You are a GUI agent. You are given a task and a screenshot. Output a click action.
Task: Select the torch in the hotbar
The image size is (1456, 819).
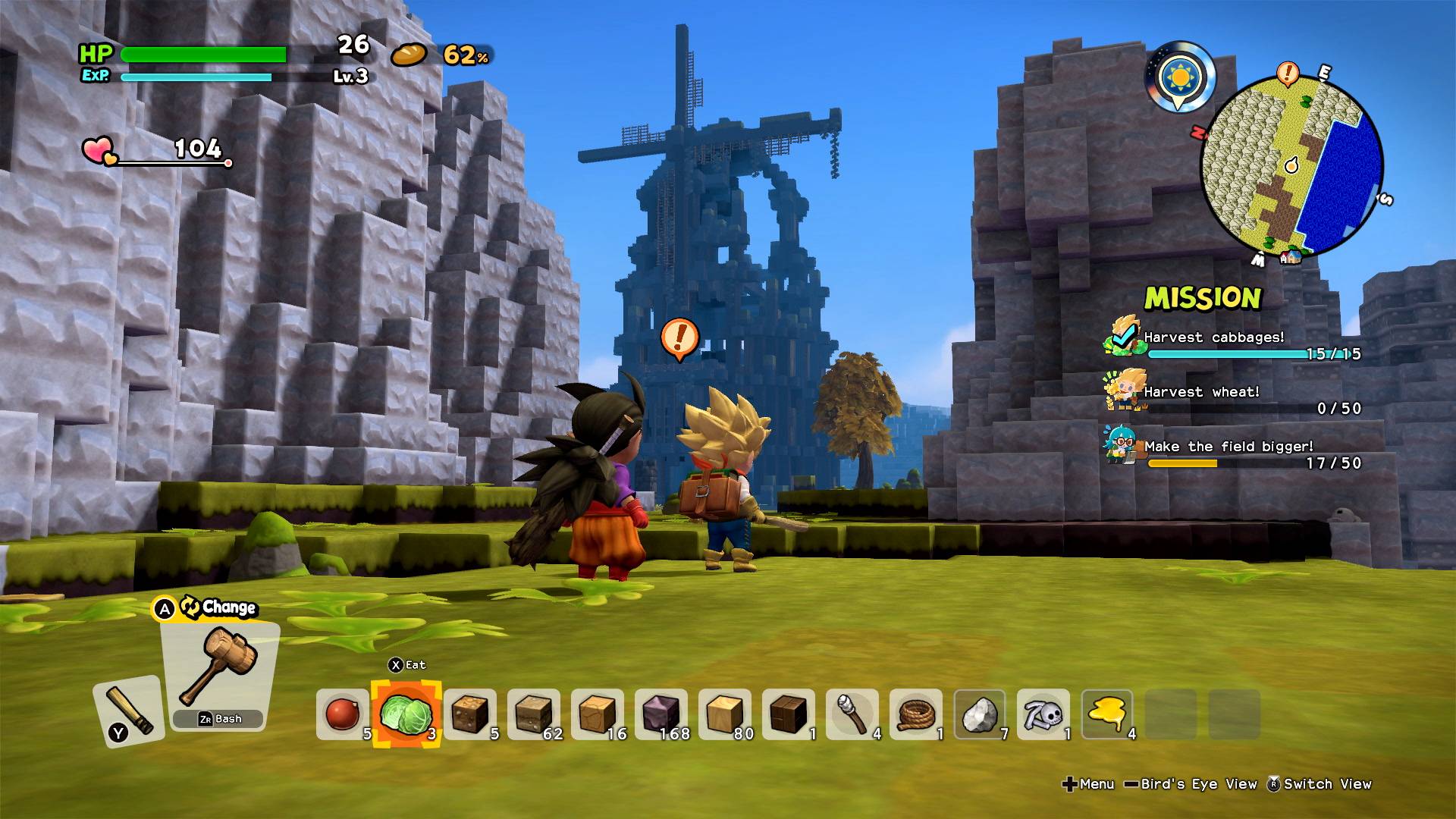tap(852, 714)
